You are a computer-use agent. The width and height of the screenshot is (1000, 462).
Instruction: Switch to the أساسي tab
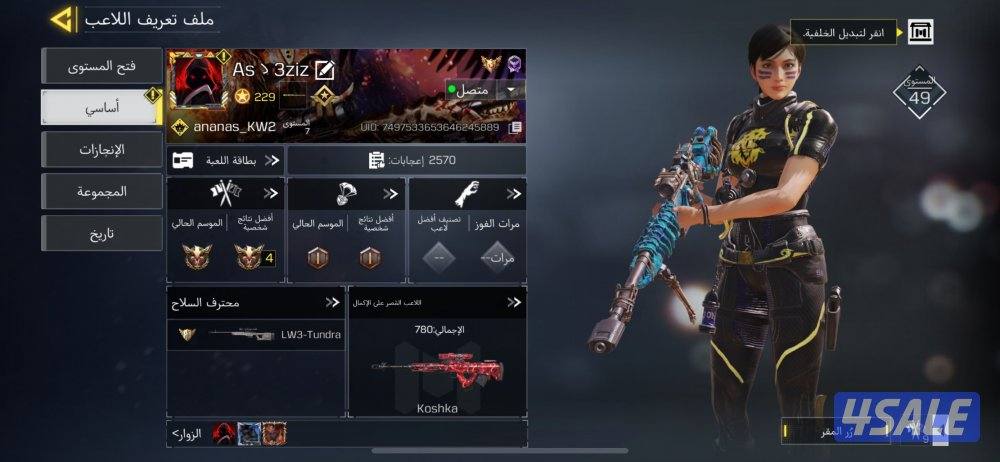(101, 107)
